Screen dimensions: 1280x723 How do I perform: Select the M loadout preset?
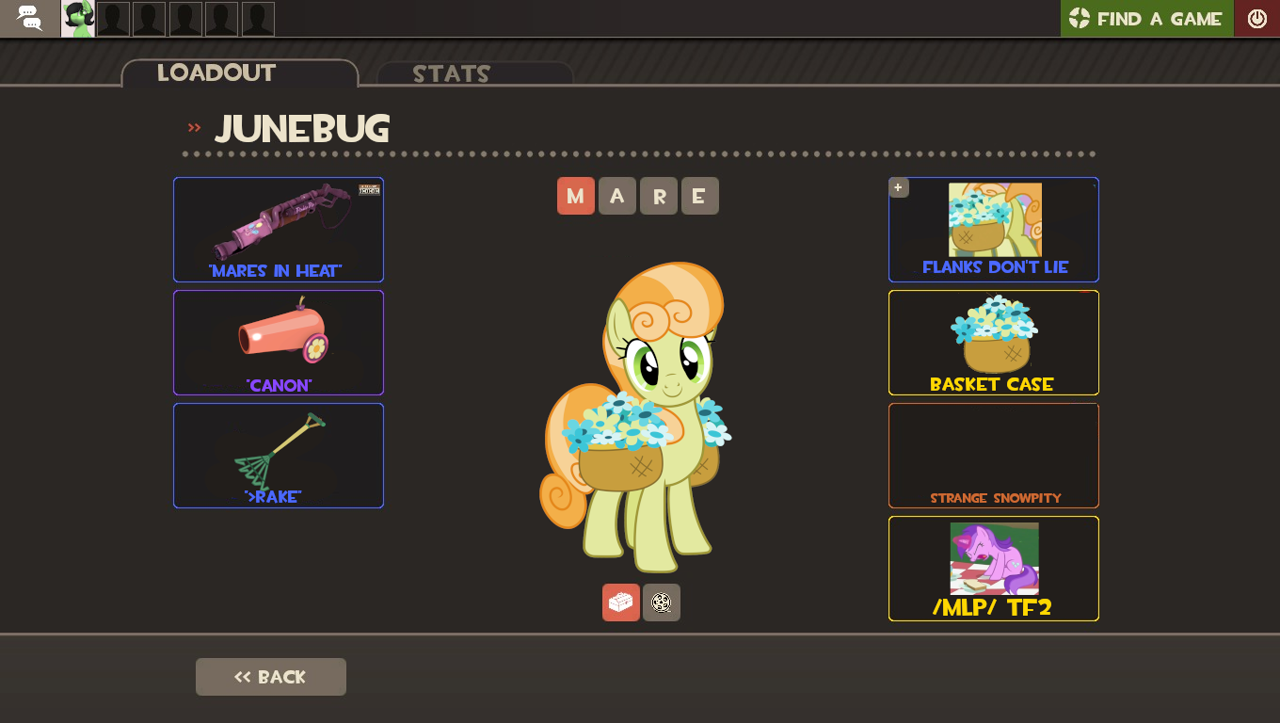tap(576, 195)
